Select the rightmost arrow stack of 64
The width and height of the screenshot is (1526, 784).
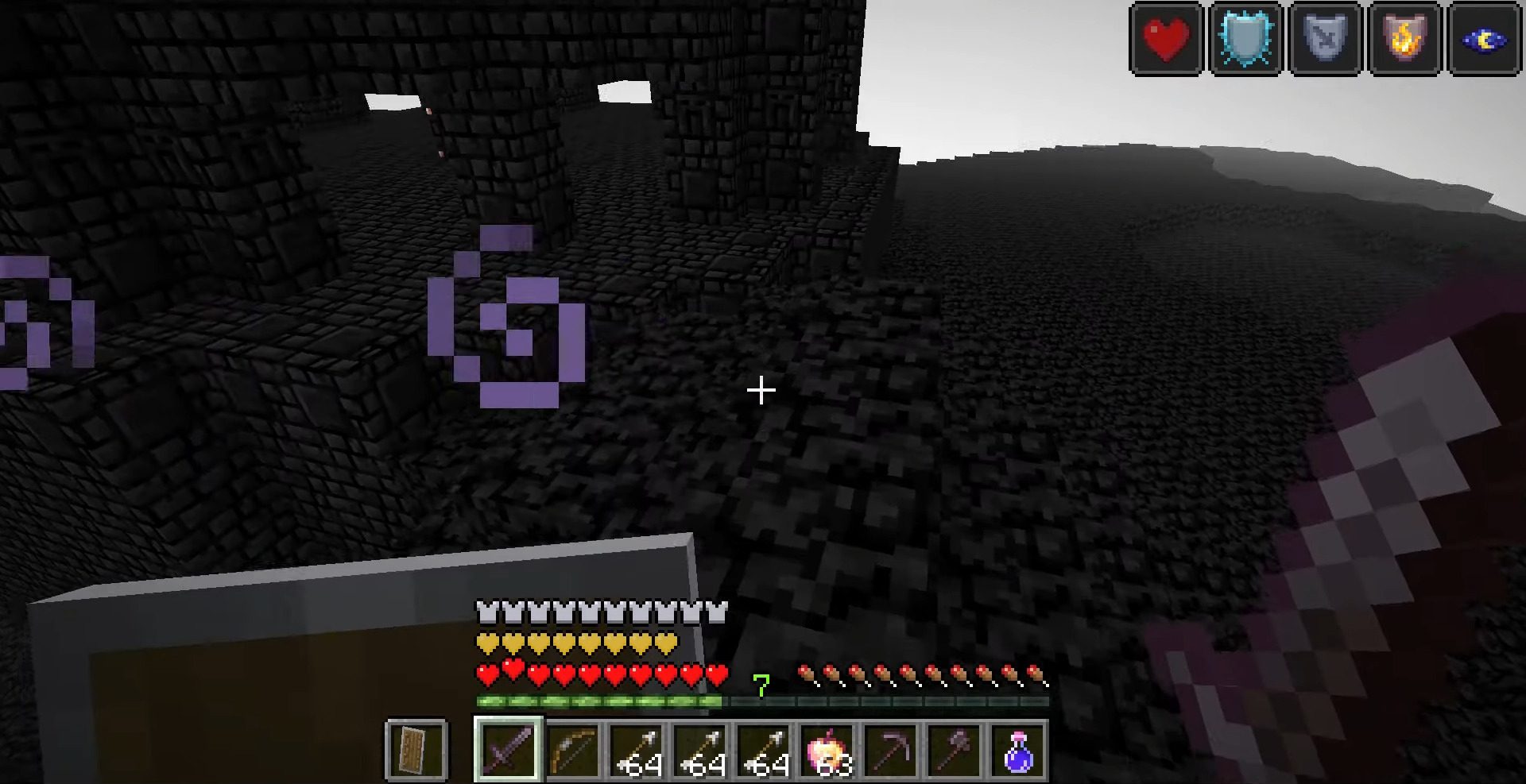763,751
